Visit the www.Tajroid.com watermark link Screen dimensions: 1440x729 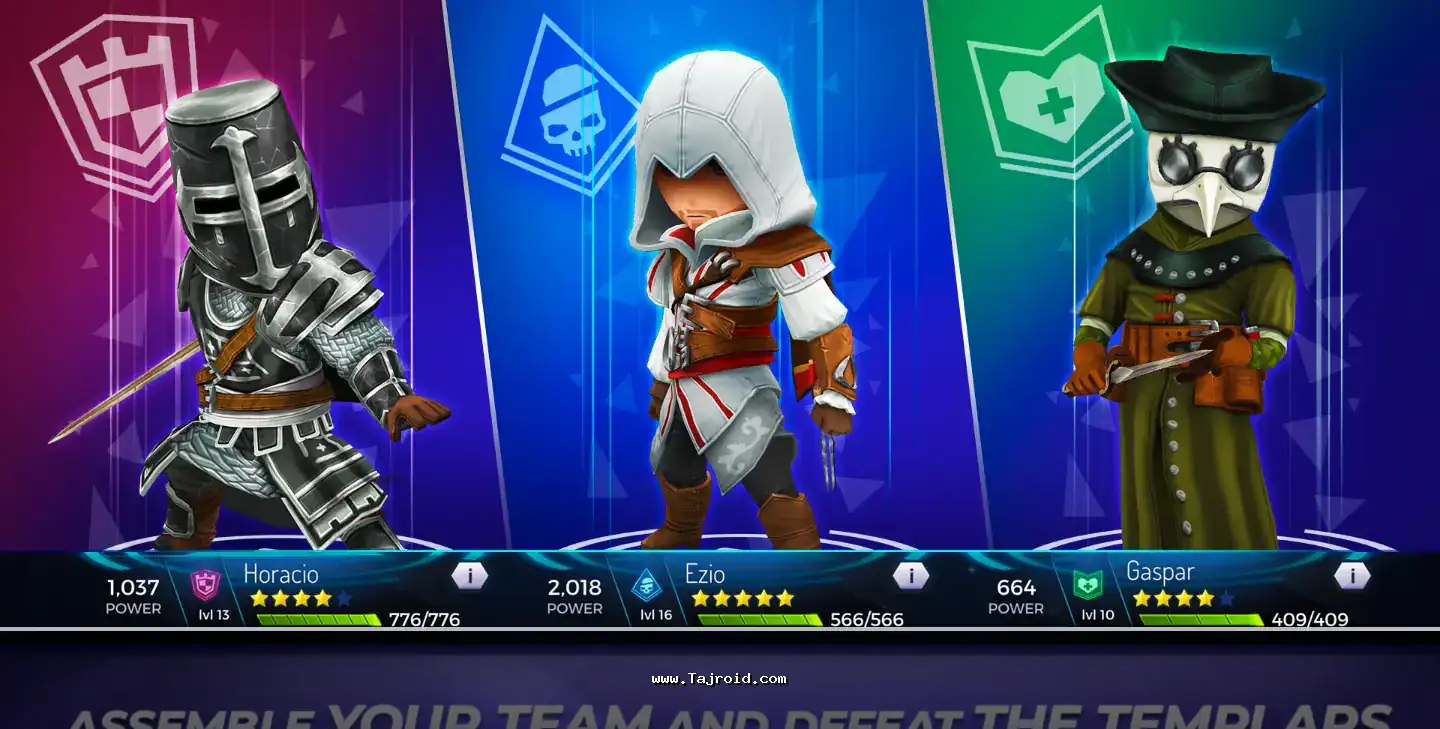(x=719, y=679)
